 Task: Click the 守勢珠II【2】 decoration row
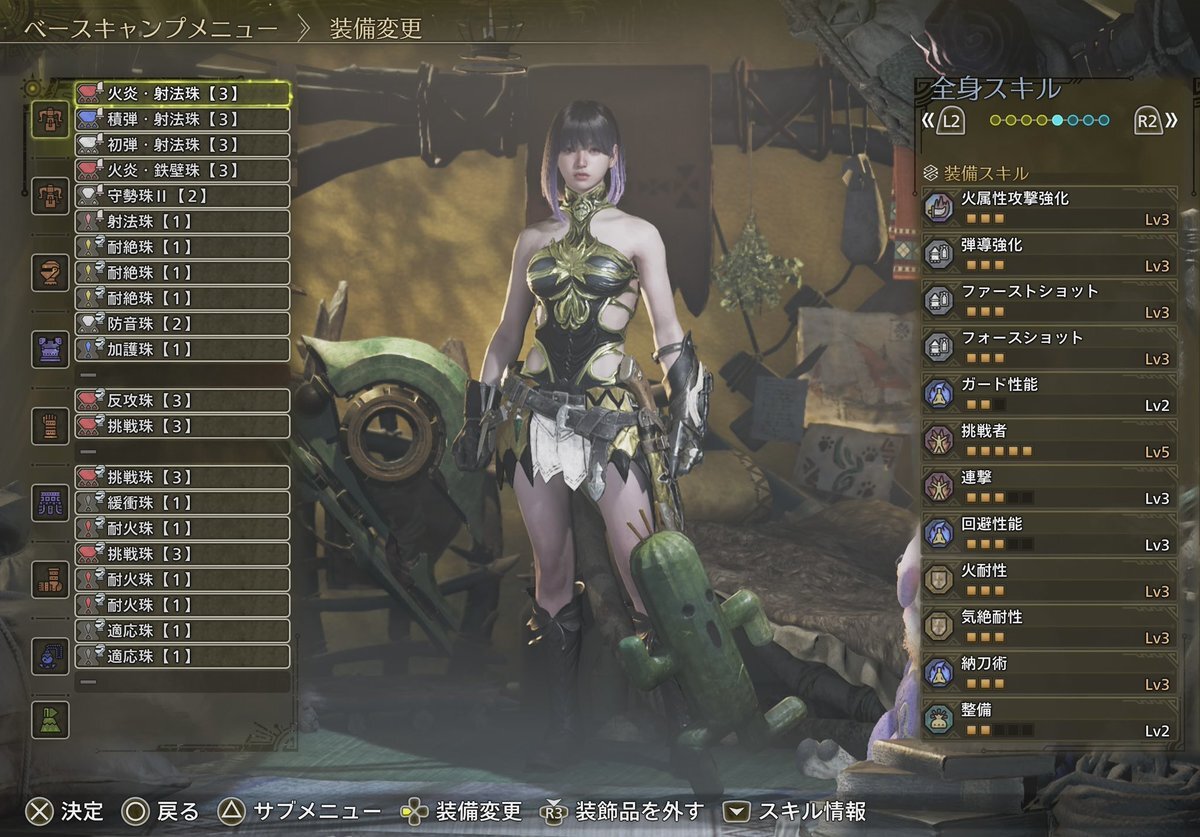point(182,196)
